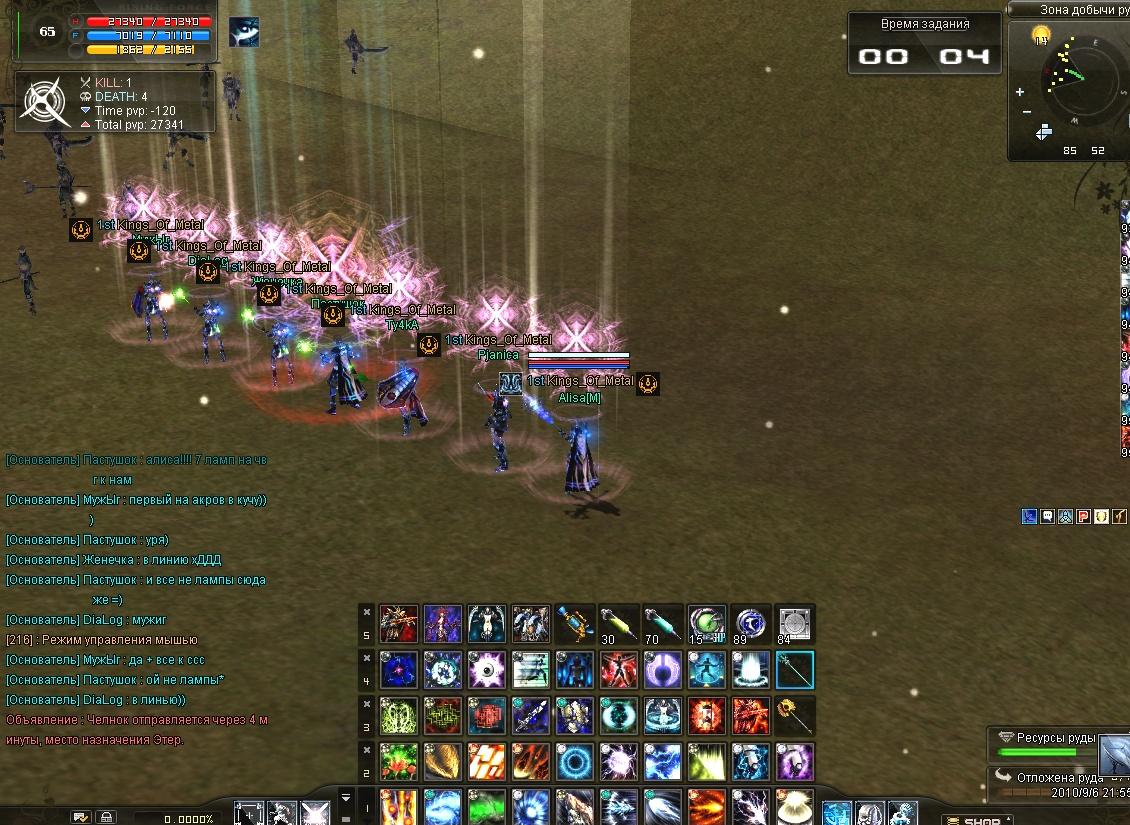Activate the green maze pattern skill

tap(443, 716)
